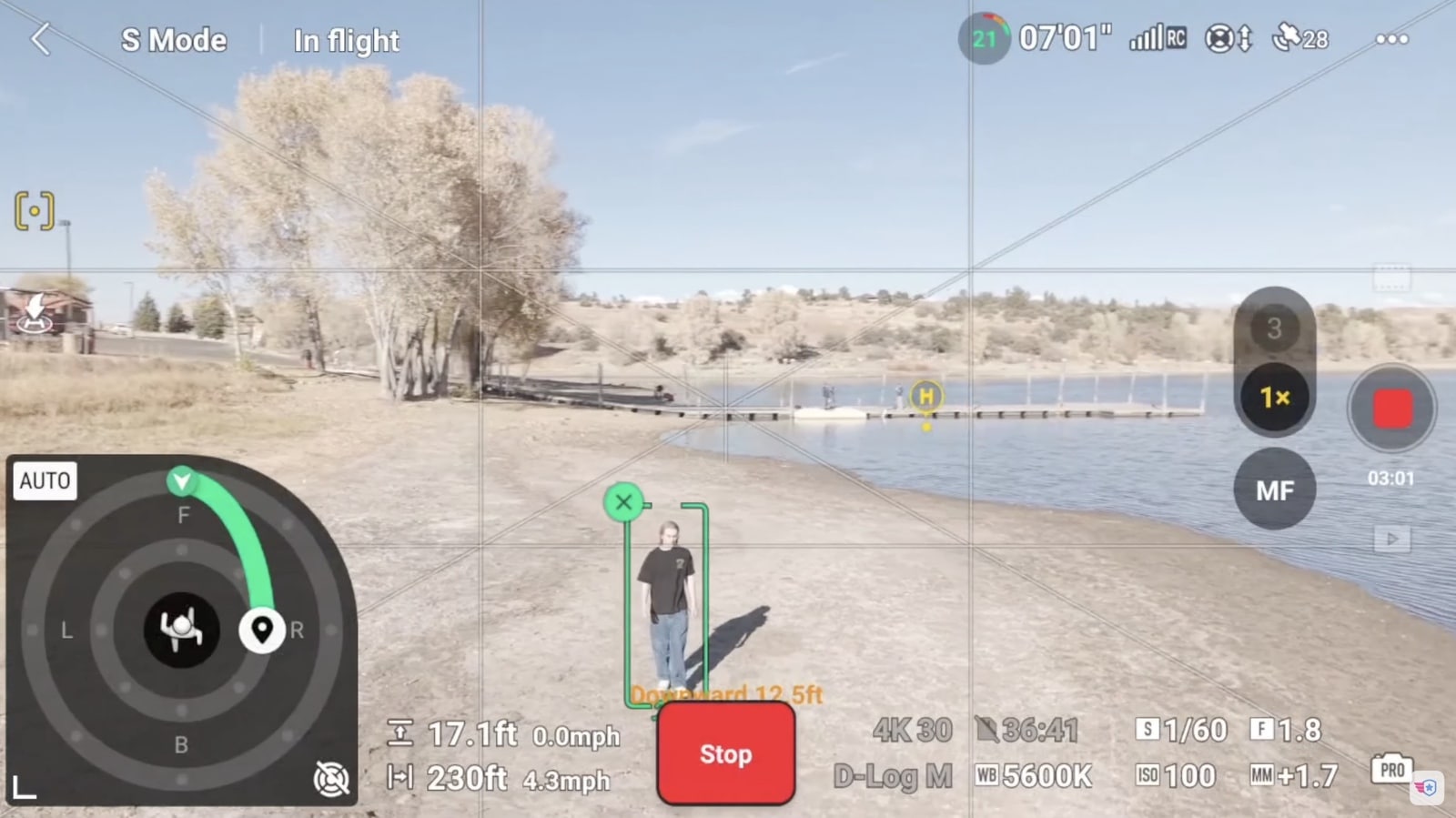Tap the battery indicator showing 21 percent
The image size is (1456, 818).
[985, 39]
